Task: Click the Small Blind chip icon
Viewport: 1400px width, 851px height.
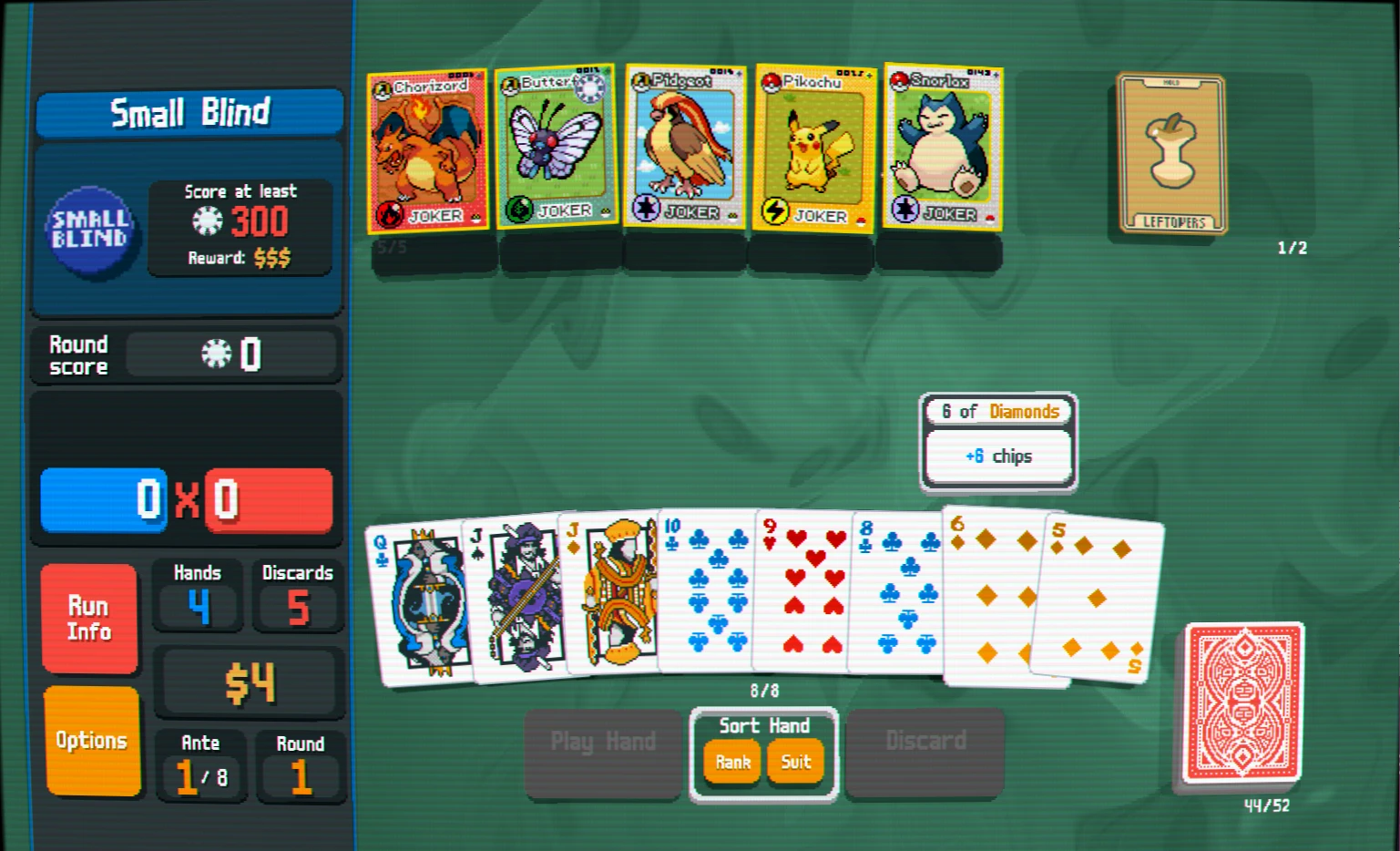Action: [89, 232]
